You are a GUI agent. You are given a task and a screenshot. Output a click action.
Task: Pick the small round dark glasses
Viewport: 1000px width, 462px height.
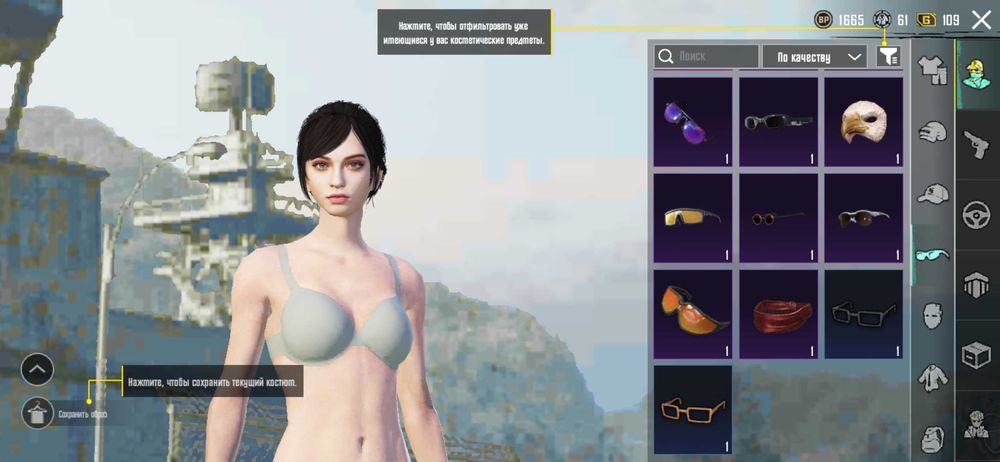(x=778, y=217)
